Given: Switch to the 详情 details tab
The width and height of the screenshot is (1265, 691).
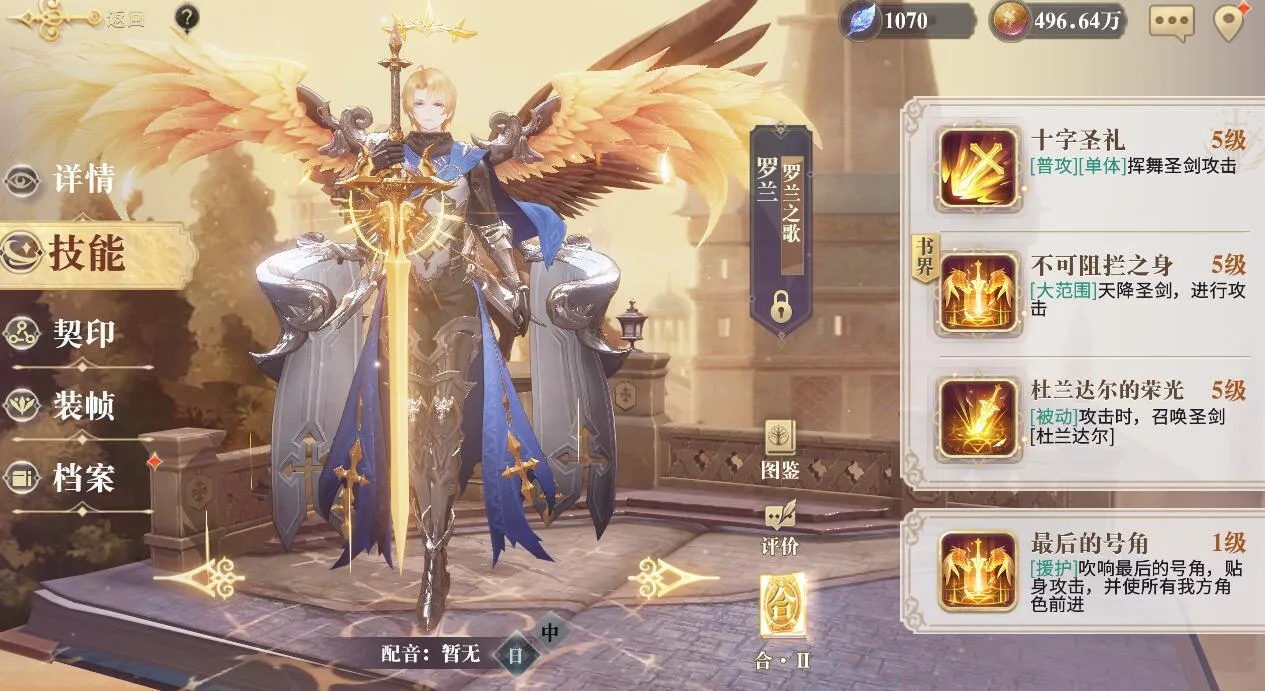Looking at the screenshot, I should point(84,180).
